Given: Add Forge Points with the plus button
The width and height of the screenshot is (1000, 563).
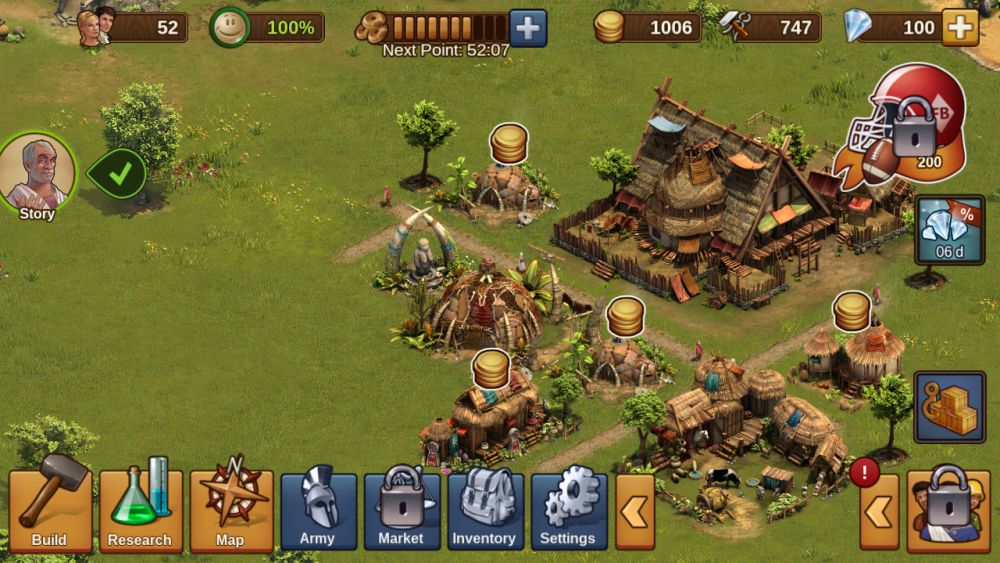Looking at the screenshot, I should pos(528,28).
